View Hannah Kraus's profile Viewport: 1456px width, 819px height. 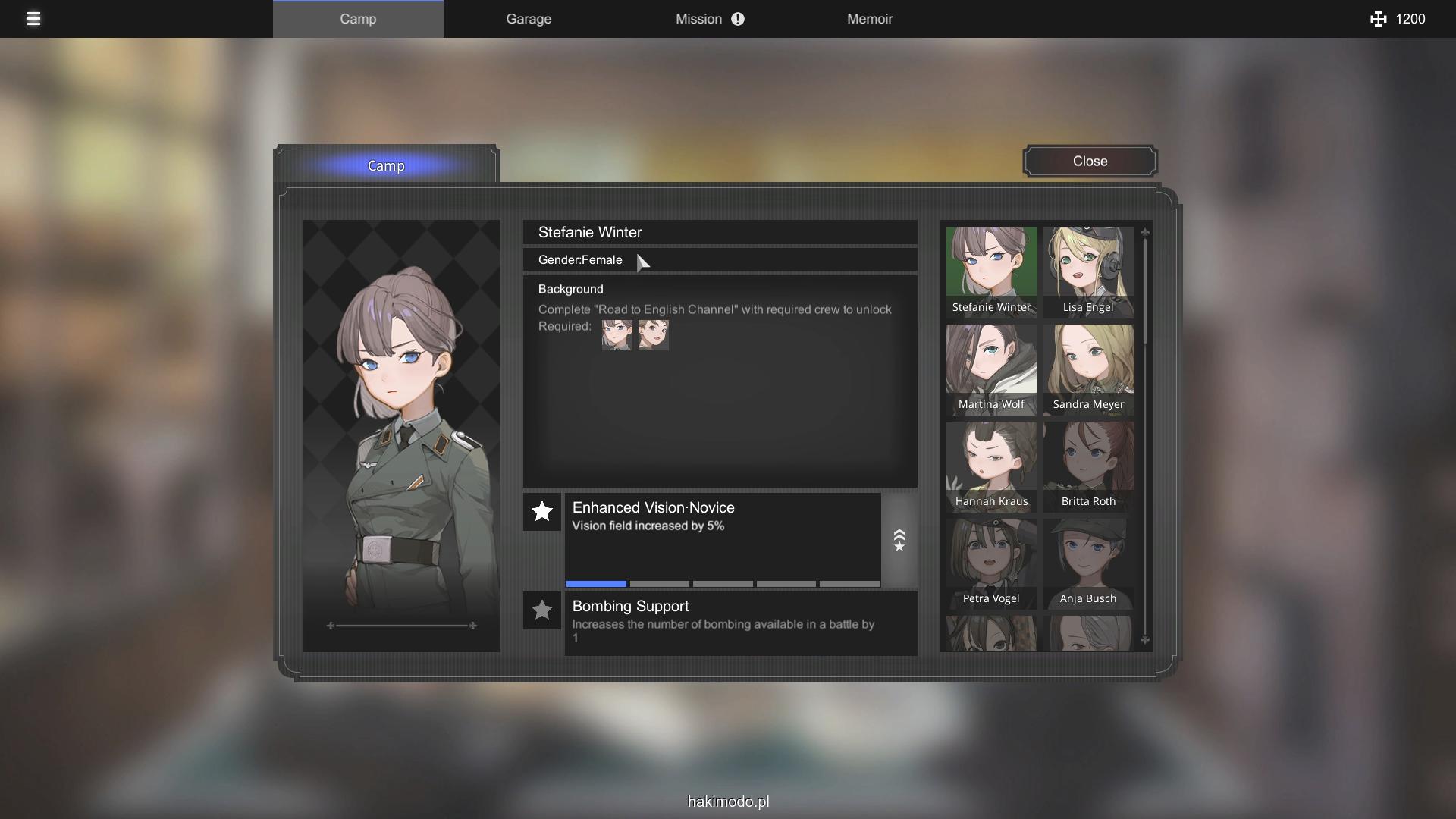[991, 466]
